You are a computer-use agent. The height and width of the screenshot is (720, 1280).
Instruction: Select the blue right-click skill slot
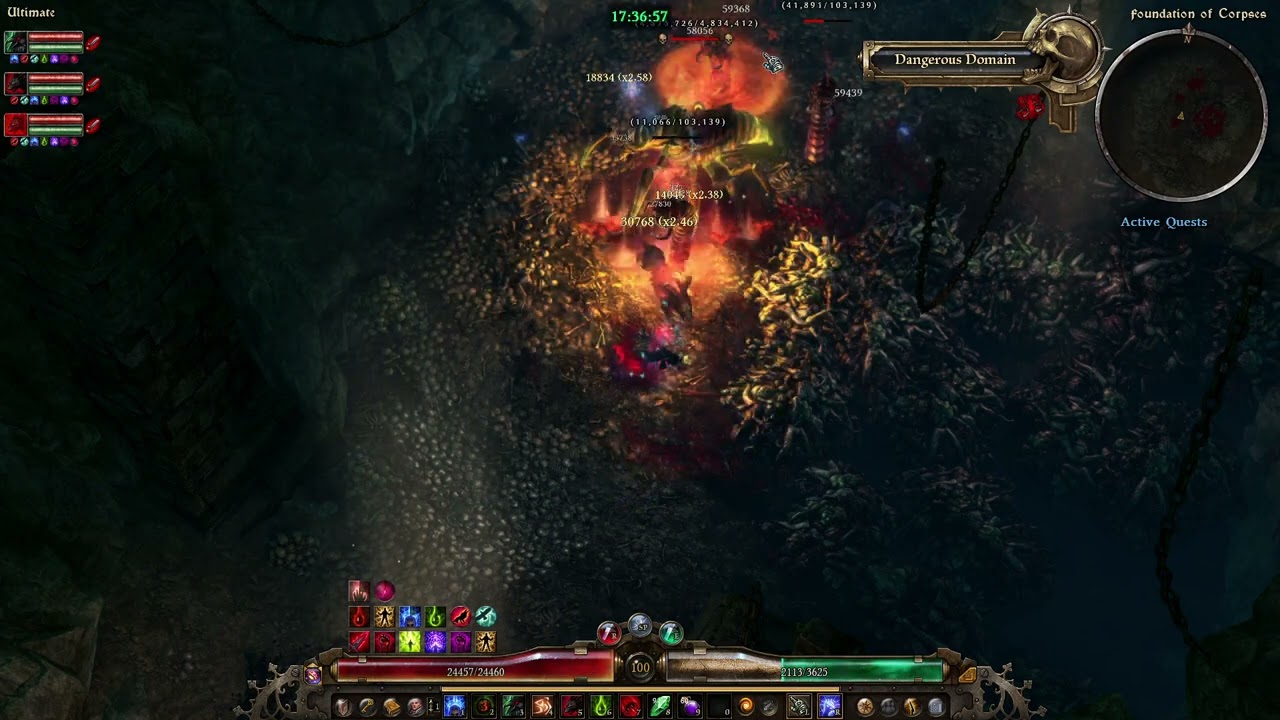point(829,707)
